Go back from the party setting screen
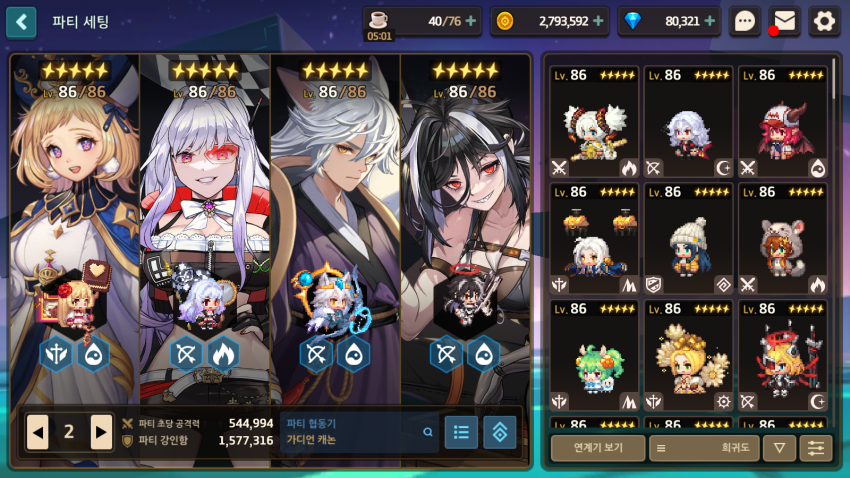Viewport: 850px width, 478px height. click(21, 21)
